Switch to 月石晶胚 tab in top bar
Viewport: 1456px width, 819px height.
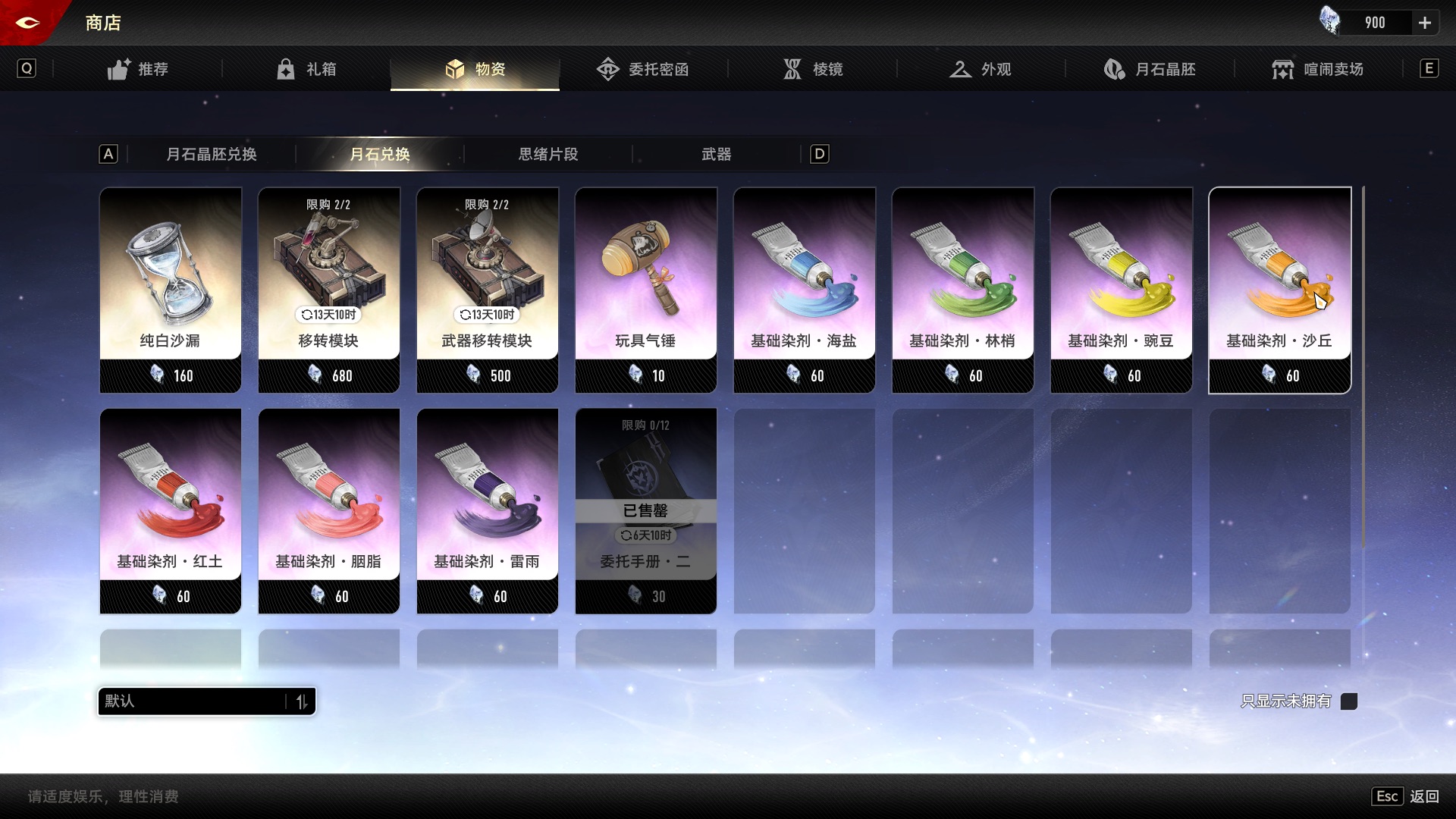point(1150,69)
